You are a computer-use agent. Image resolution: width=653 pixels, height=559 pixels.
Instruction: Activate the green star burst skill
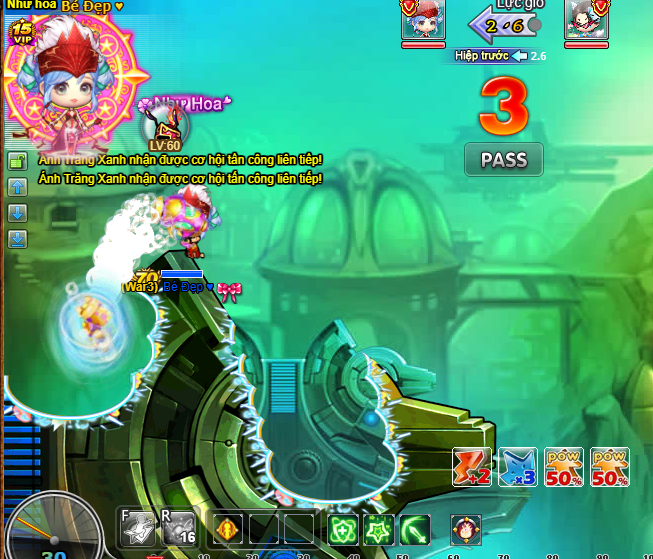[x=378, y=528]
